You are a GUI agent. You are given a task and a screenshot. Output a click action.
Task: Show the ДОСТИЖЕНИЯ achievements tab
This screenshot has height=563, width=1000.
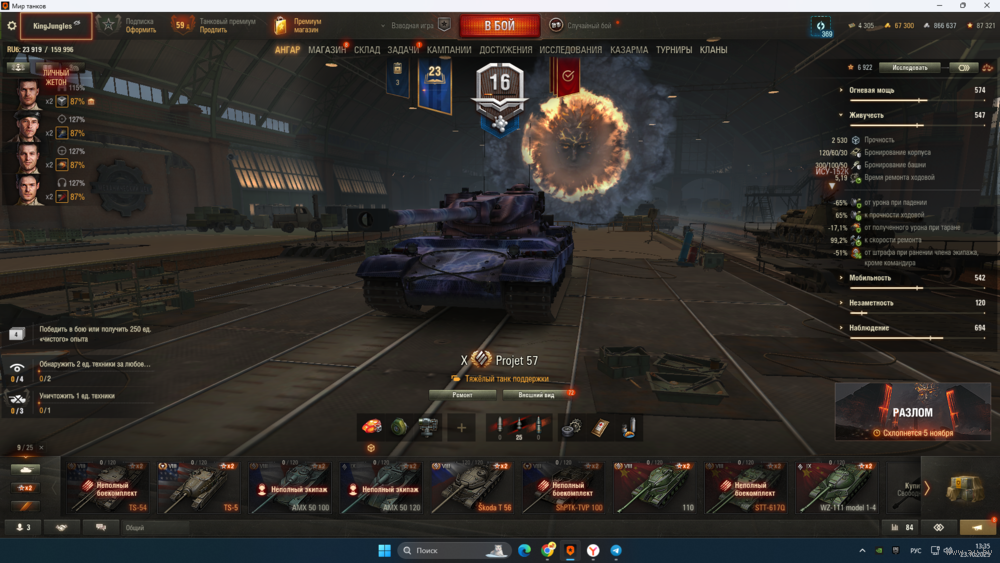click(x=506, y=50)
